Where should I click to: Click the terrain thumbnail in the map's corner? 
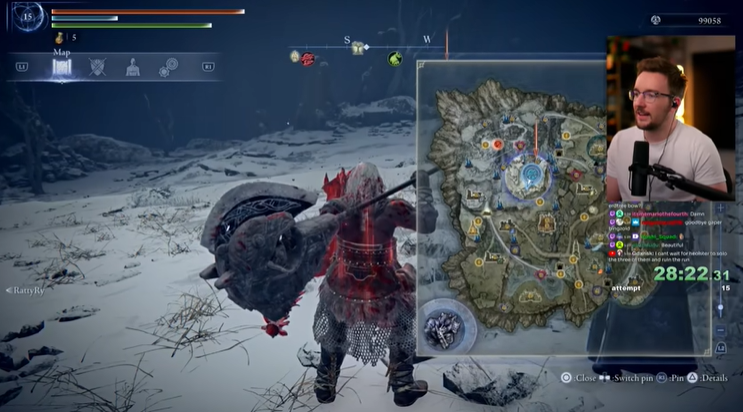(443, 327)
